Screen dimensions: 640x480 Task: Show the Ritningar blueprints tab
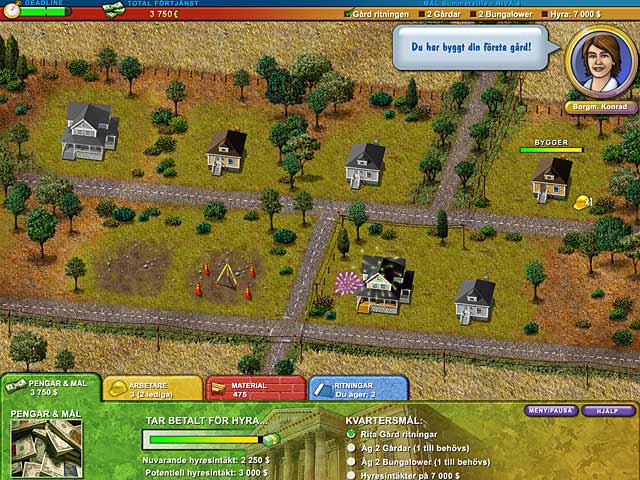[358, 388]
